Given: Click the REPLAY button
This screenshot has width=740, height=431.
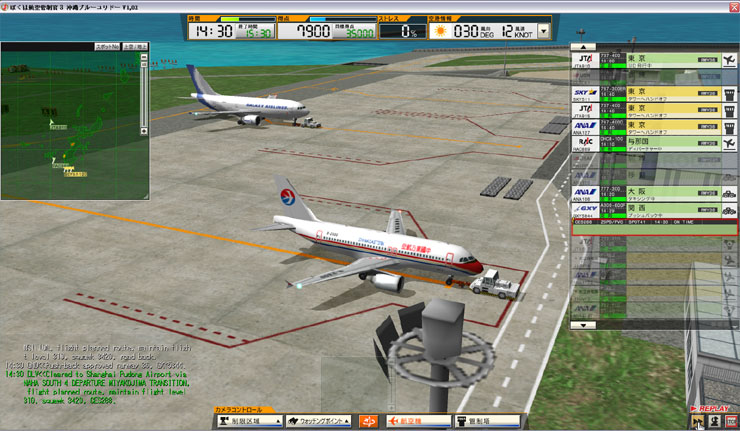Looking at the screenshot, I should coord(713,409).
